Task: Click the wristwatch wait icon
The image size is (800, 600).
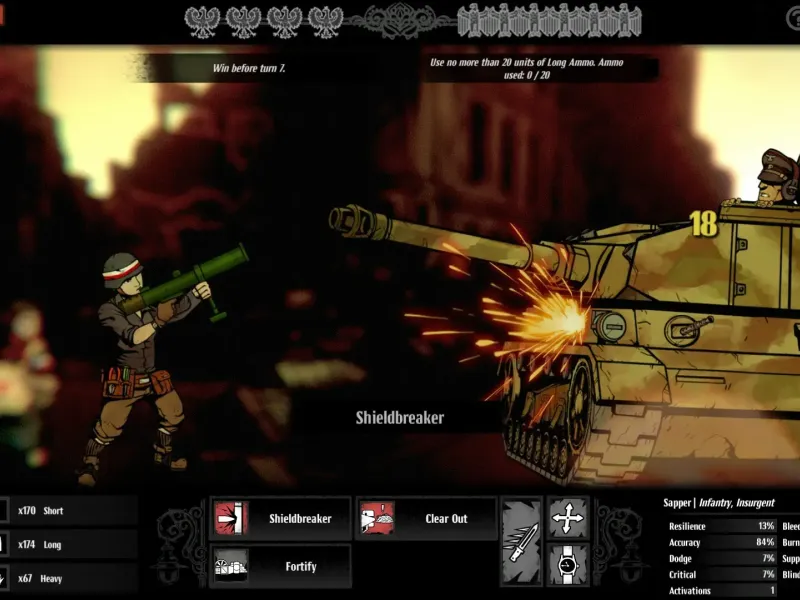Action: [x=568, y=566]
